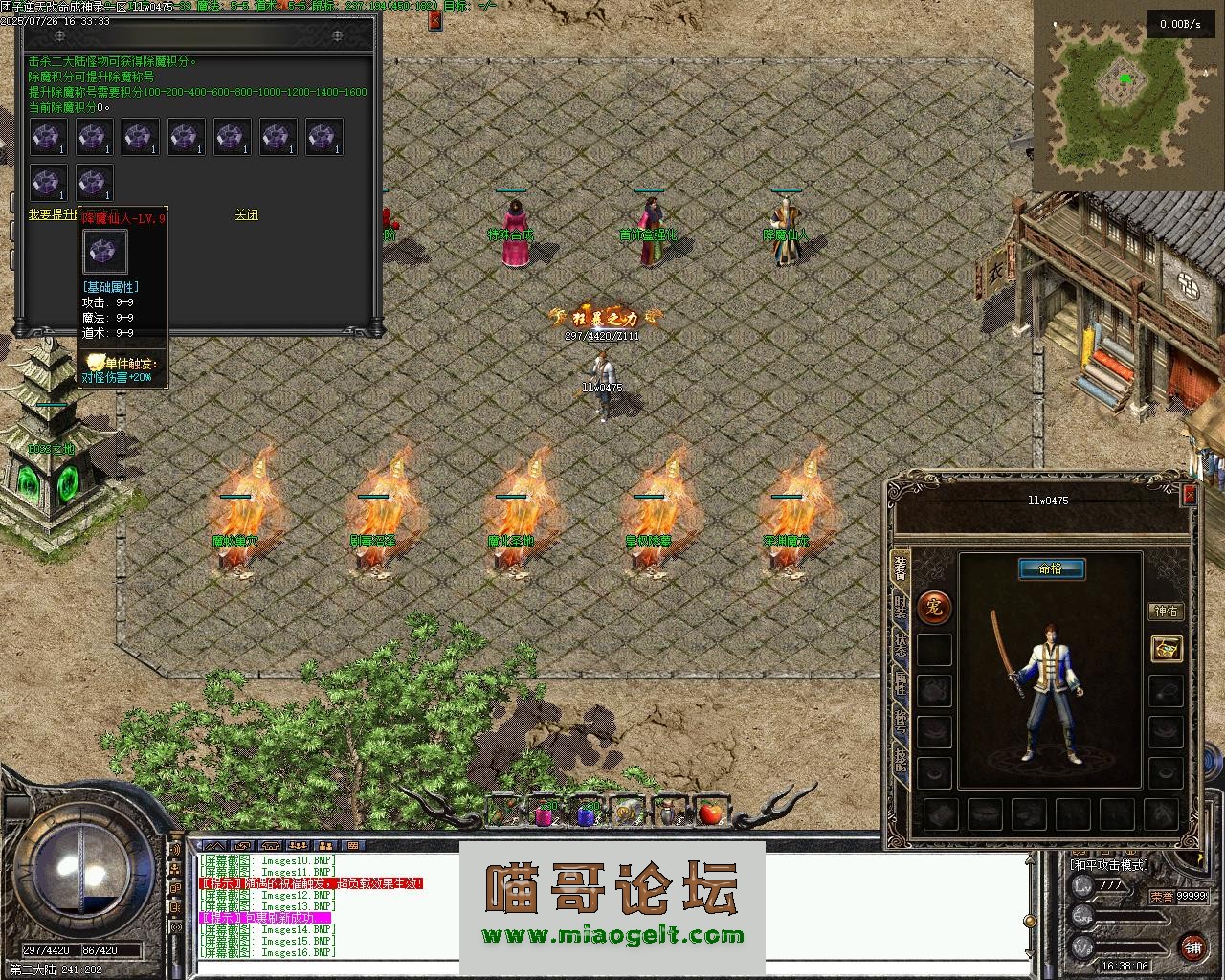The height and width of the screenshot is (980, 1225).
Task: Close the character equipment panel
Action: click(x=1190, y=494)
